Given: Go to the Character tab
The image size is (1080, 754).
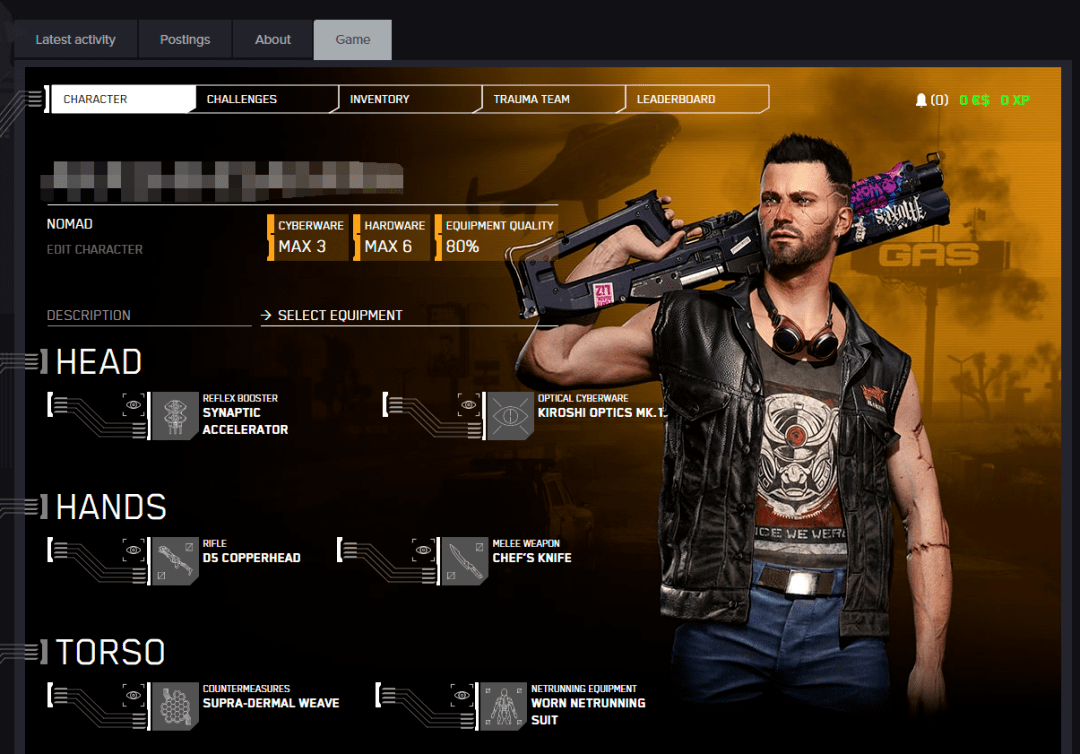Looking at the screenshot, I should click(x=96, y=99).
